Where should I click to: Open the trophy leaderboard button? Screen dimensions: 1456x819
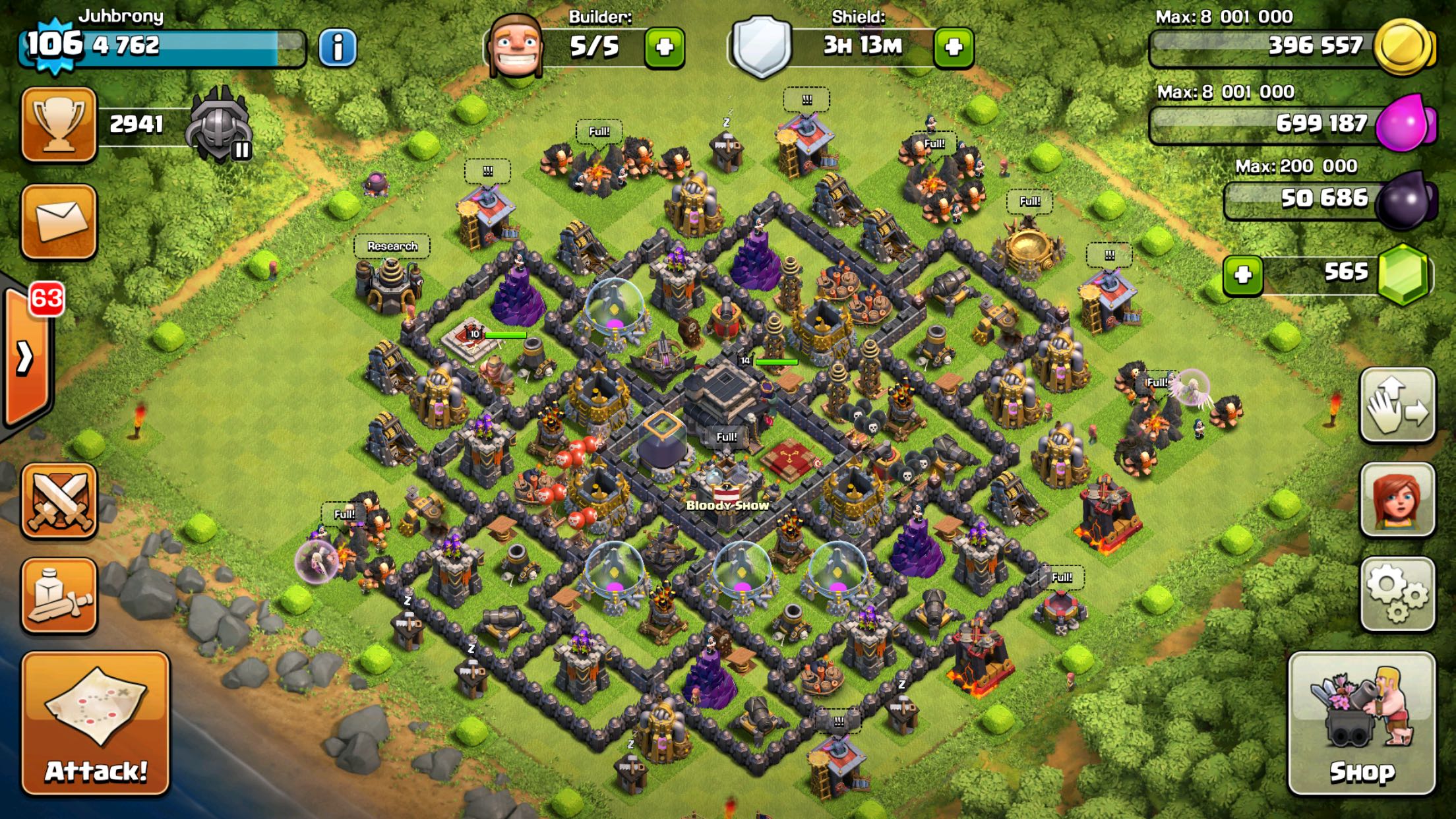click(59, 124)
